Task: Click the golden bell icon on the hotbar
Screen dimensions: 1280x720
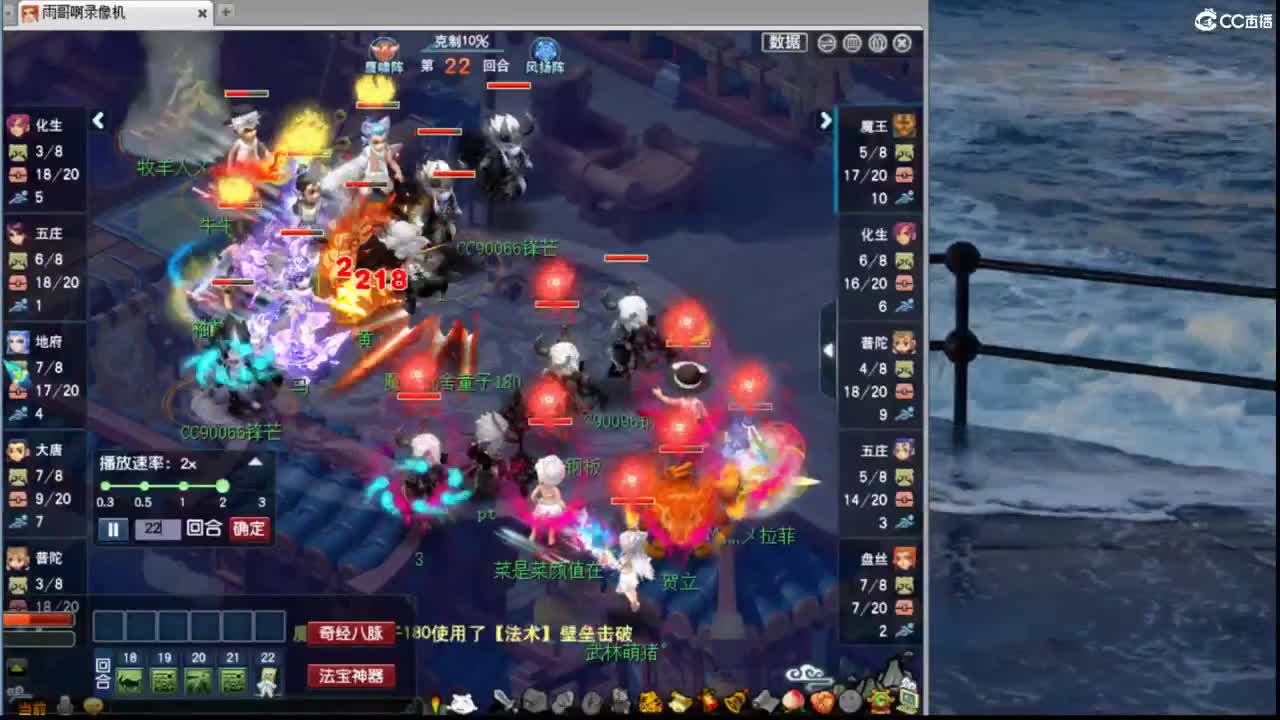Action: point(736,700)
